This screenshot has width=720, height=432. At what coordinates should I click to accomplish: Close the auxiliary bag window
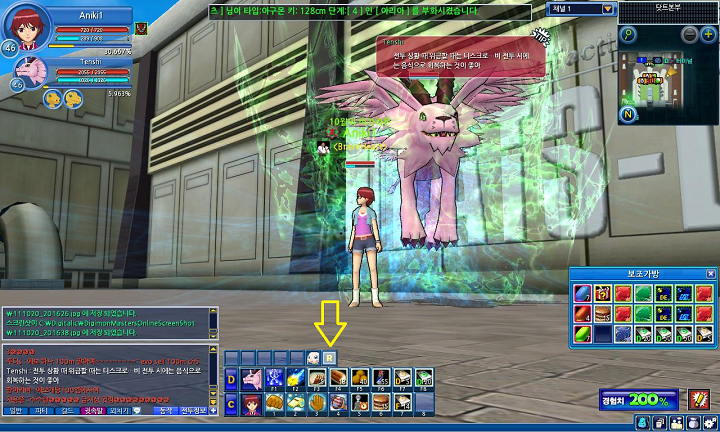[710, 273]
